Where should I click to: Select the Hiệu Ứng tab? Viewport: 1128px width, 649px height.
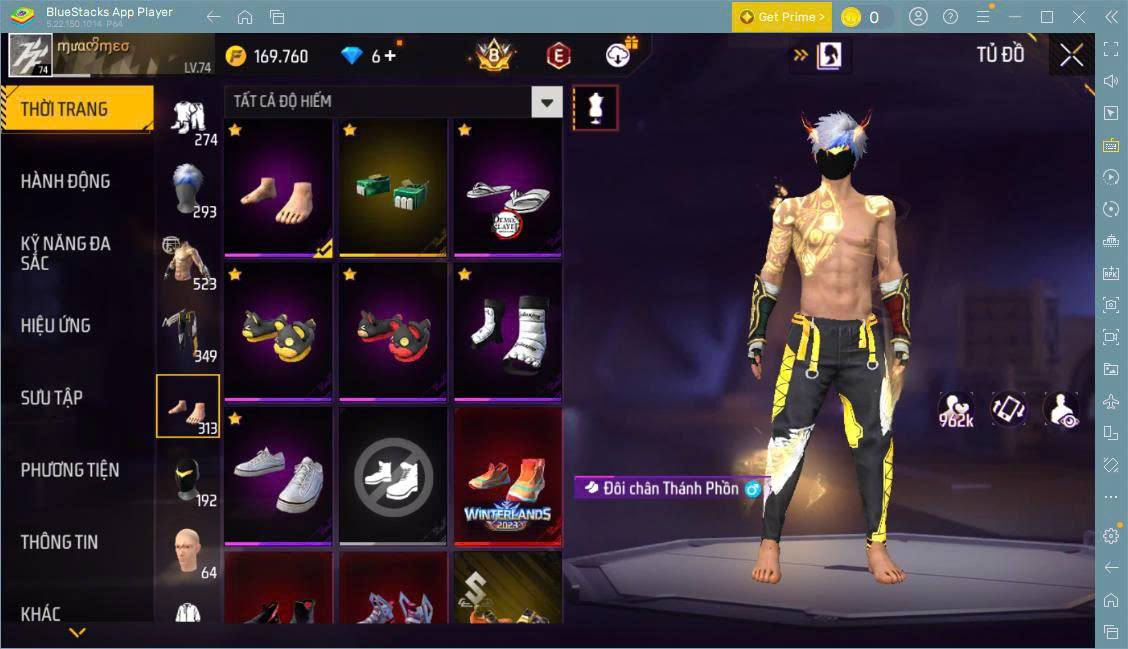tap(56, 326)
